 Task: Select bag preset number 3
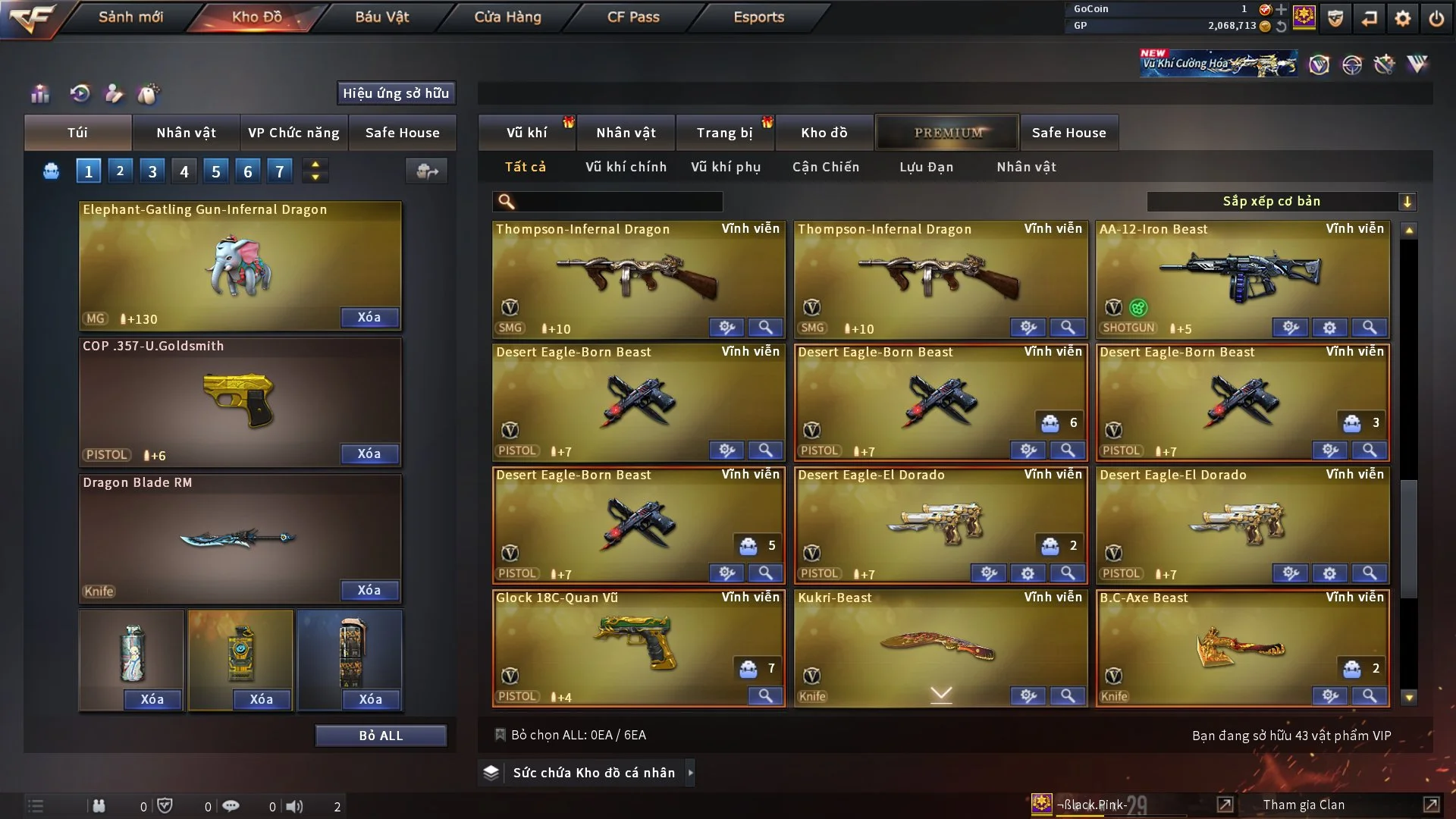tap(152, 171)
